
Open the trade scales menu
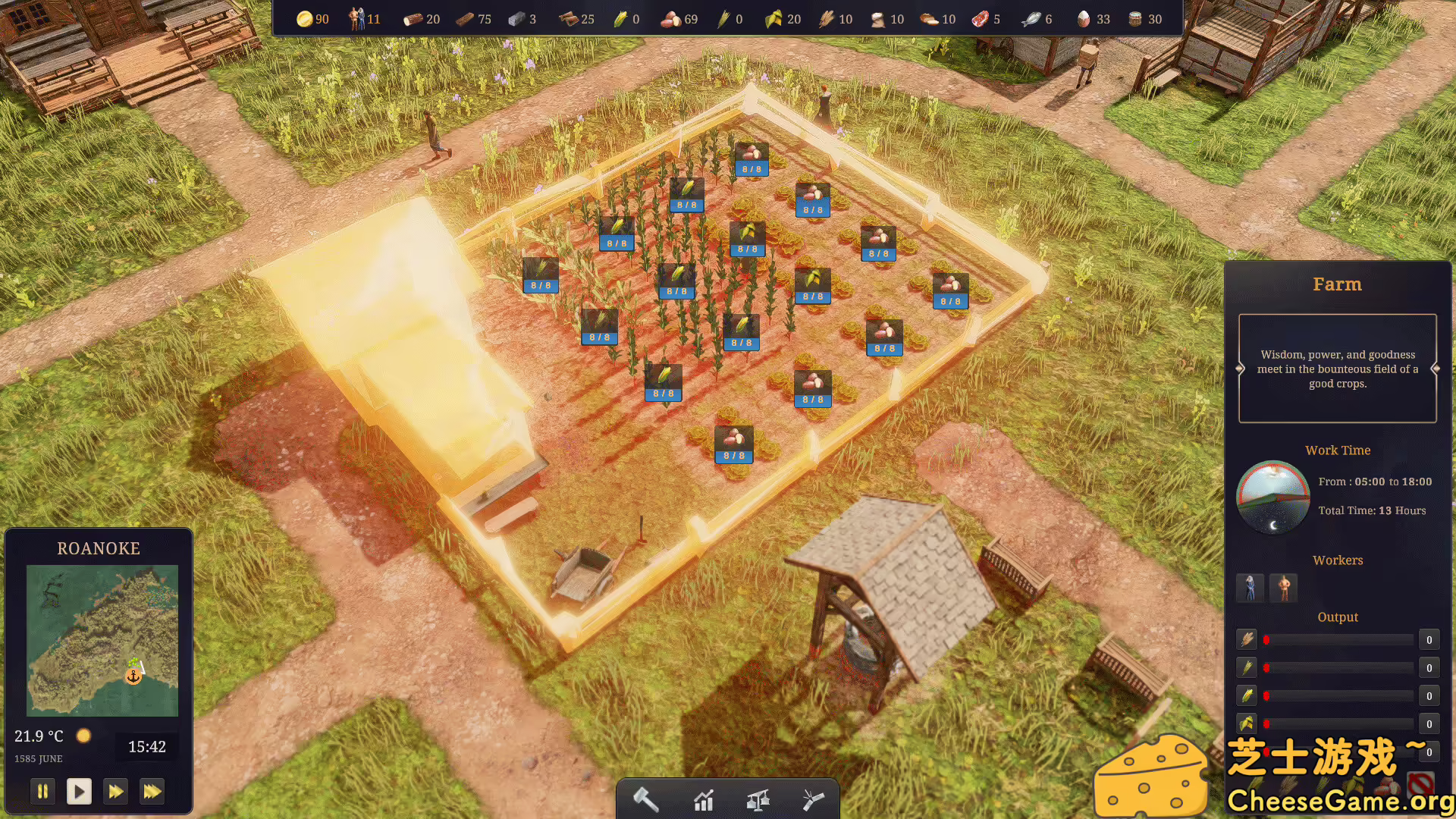[x=758, y=799]
